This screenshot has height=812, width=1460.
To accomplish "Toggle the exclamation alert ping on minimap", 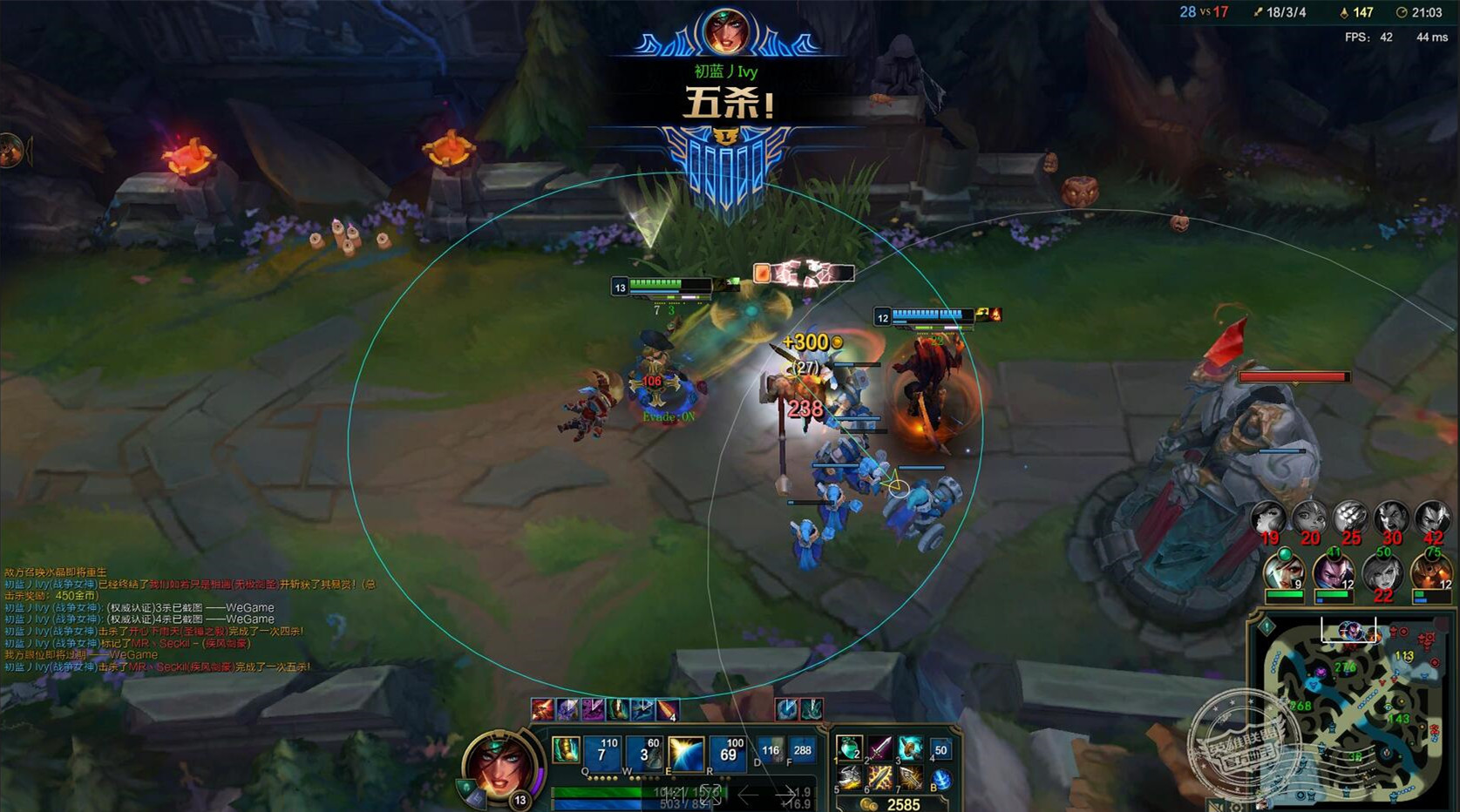I will (1267, 627).
